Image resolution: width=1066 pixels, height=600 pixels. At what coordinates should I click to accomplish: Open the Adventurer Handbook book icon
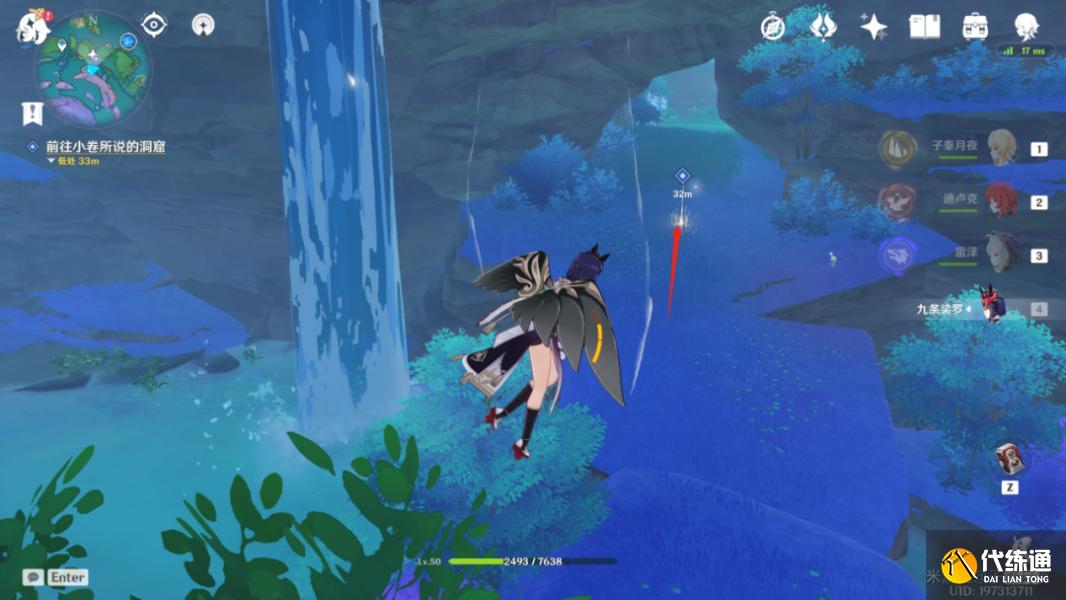[924, 27]
